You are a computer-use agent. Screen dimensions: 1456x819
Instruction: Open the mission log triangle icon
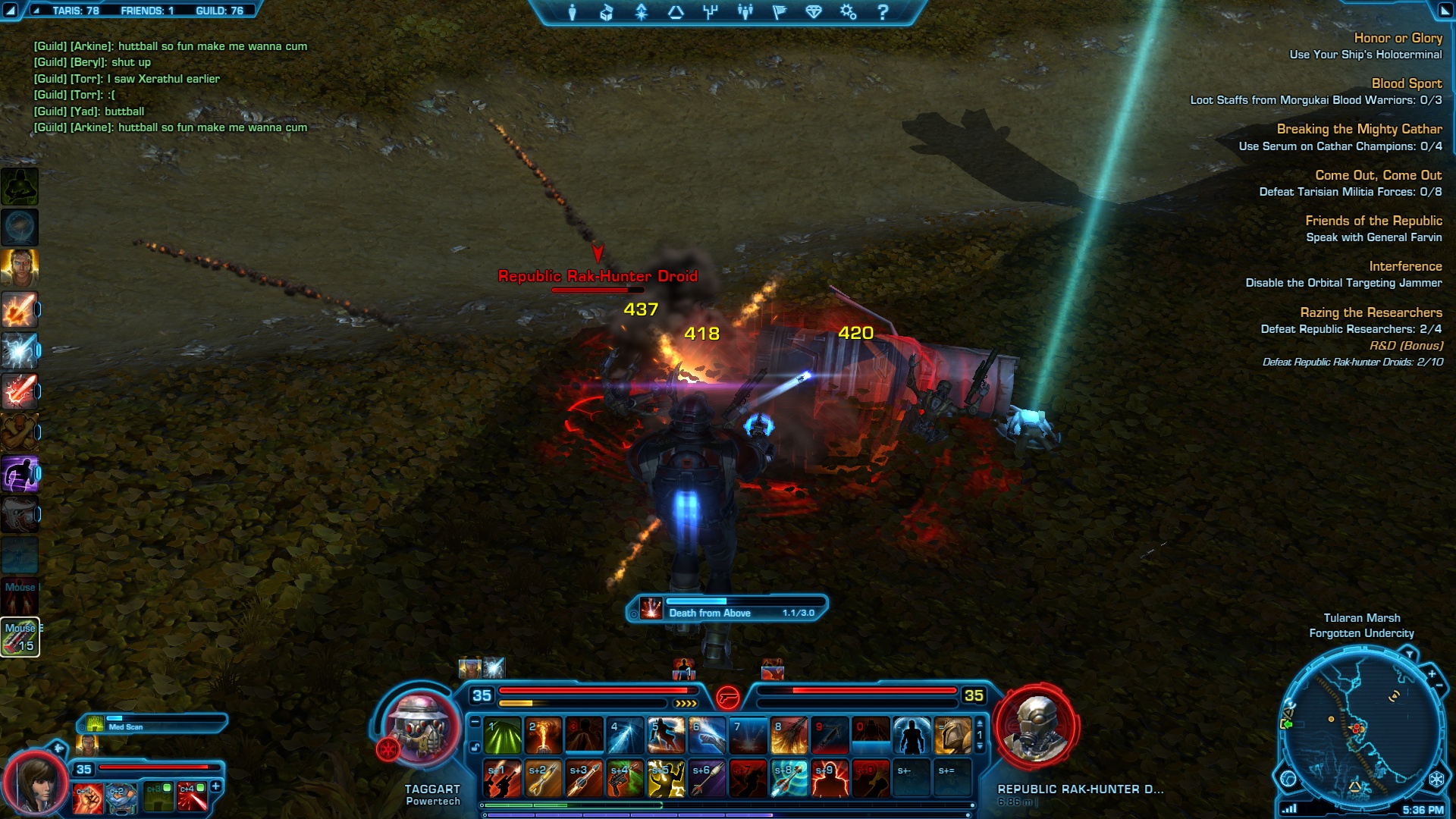point(676,12)
